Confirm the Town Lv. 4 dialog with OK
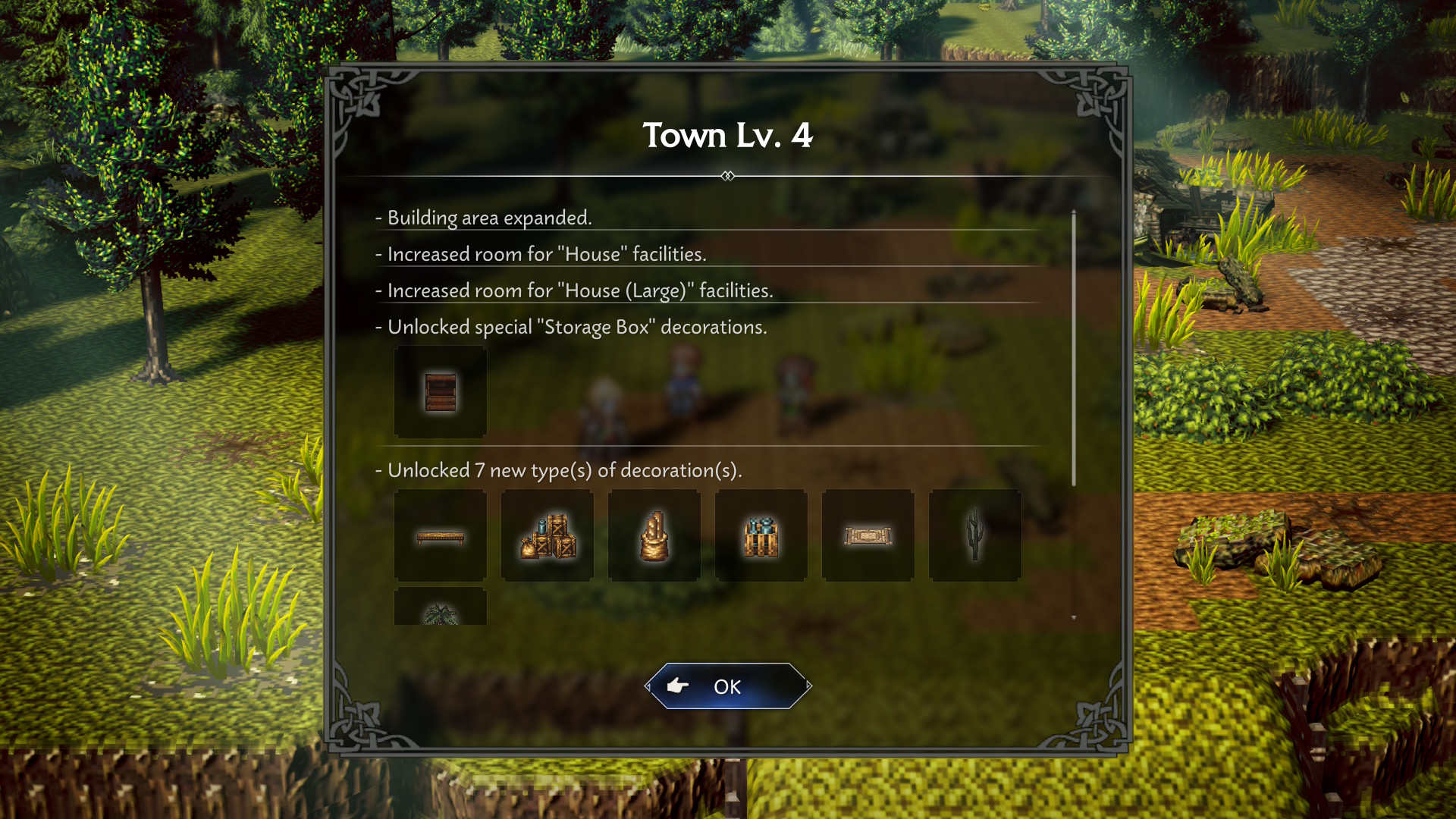 coord(728,686)
